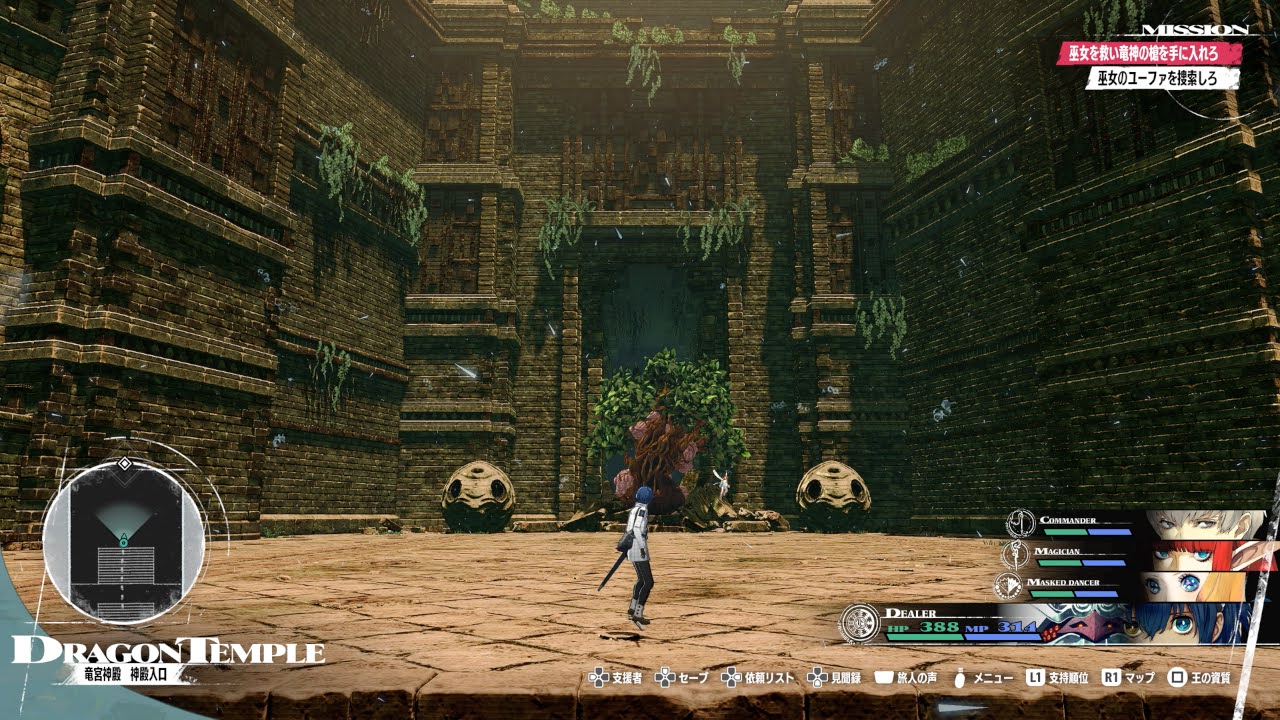
Task: Select the white sub-objective about searching for ユーファ
Action: [x=1162, y=78]
